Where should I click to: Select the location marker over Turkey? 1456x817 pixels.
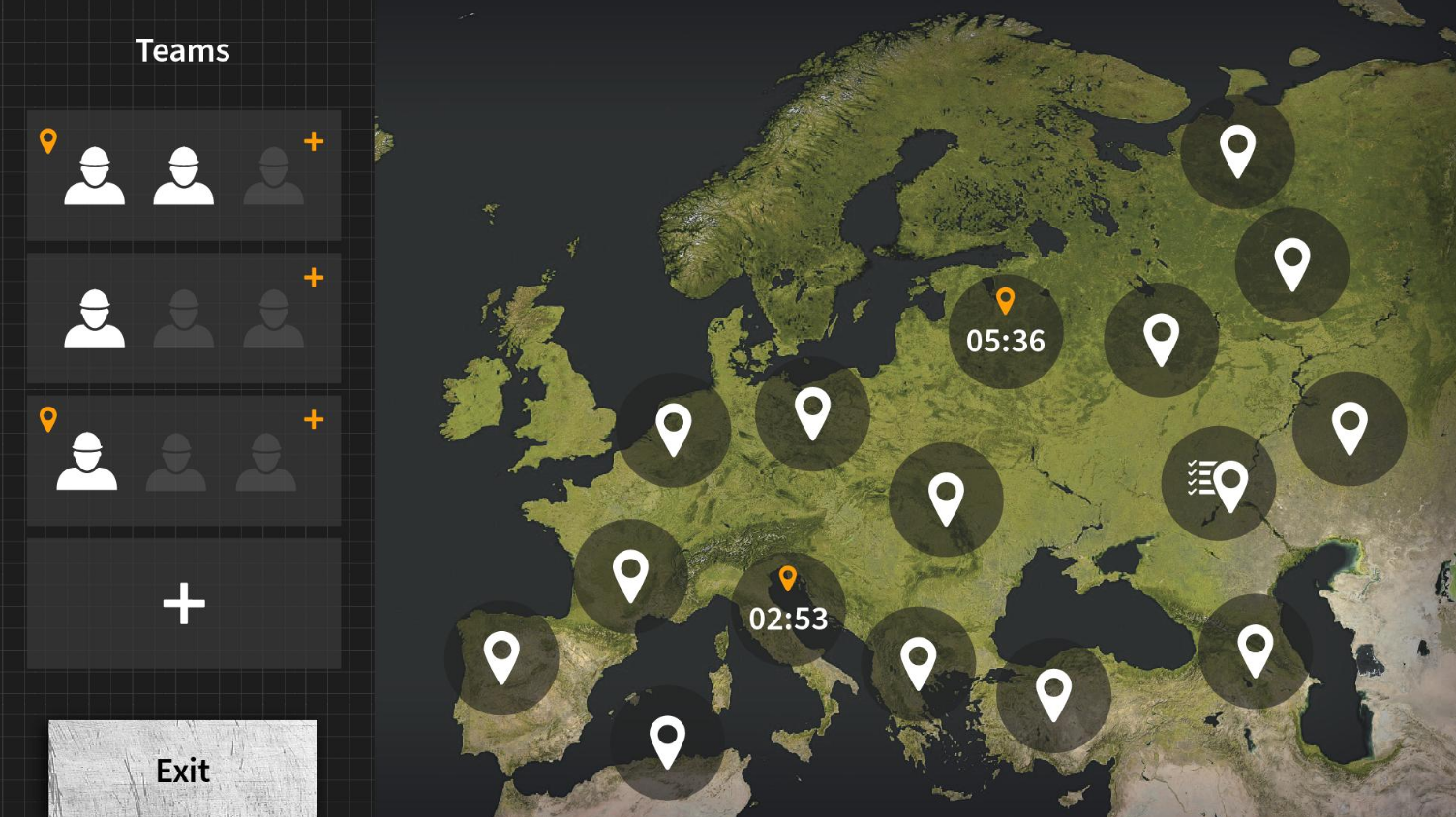1053,695
